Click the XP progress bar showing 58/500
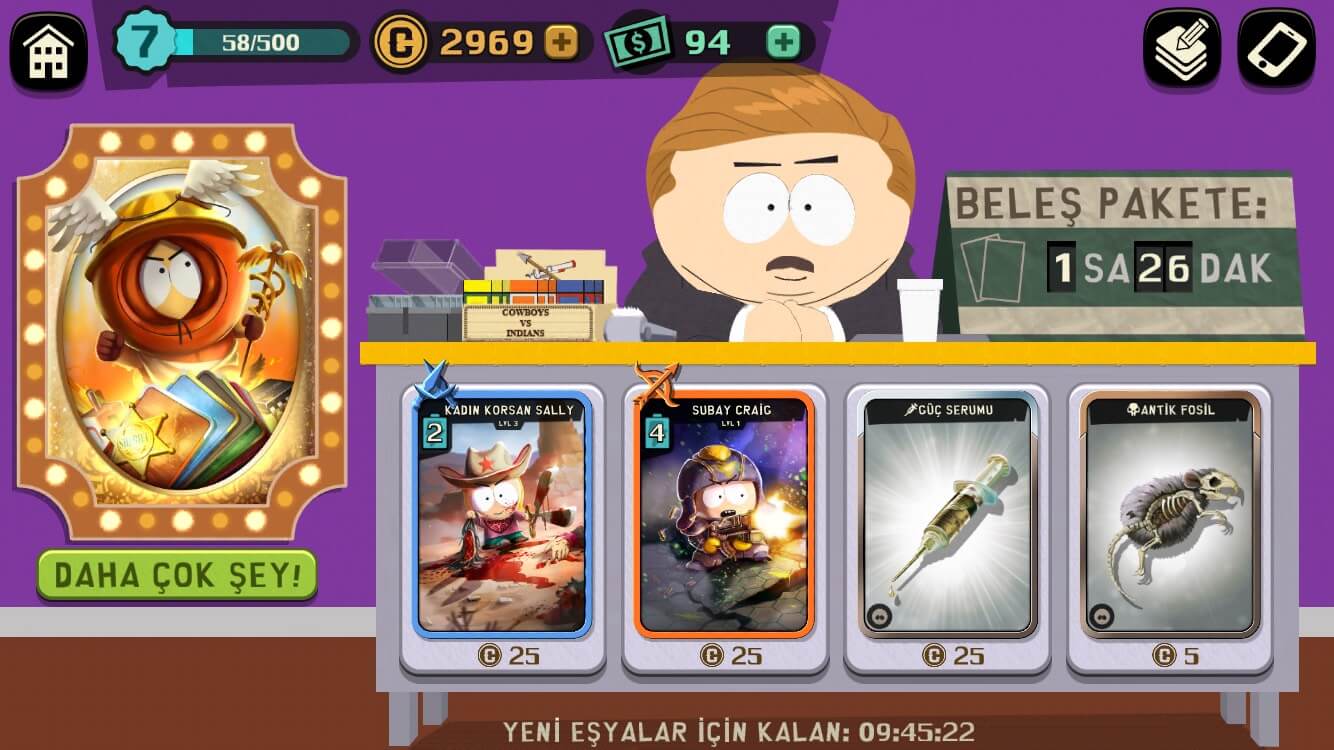 pos(258,42)
